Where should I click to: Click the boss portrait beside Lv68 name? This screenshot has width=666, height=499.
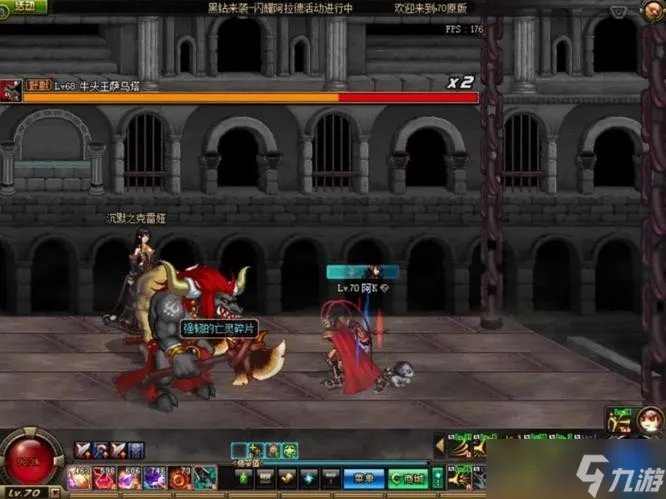(x=12, y=89)
